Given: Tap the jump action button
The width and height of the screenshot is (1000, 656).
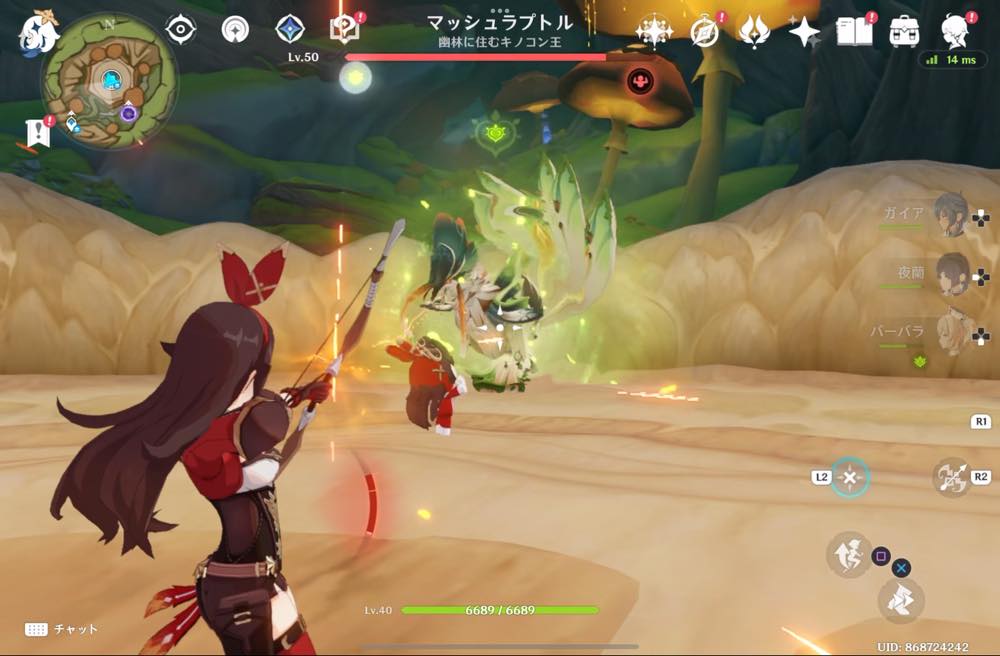Looking at the screenshot, I should click(x=848, y=554).
